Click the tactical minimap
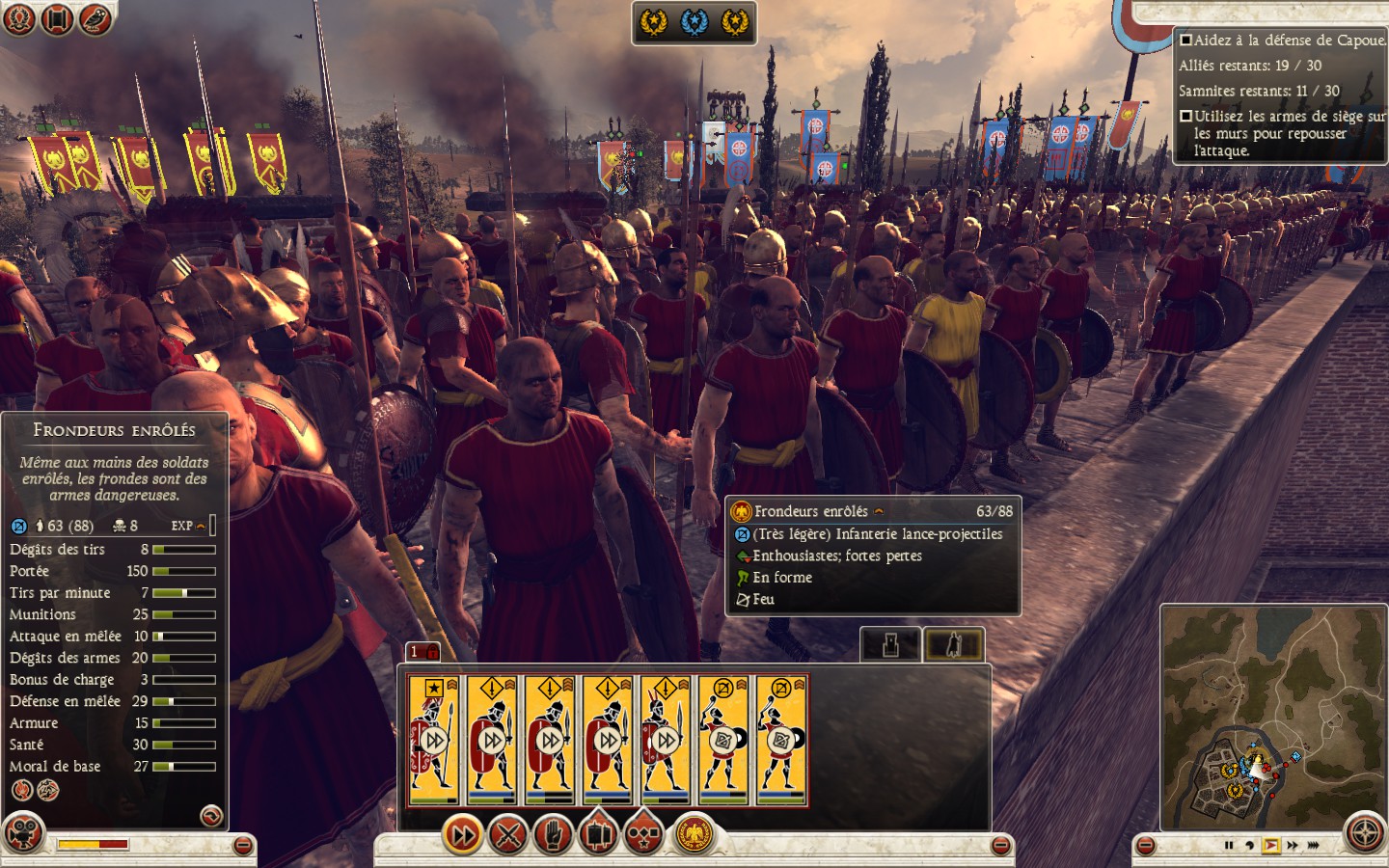Screen dimensions: 1389x868 pos(1273,717)
